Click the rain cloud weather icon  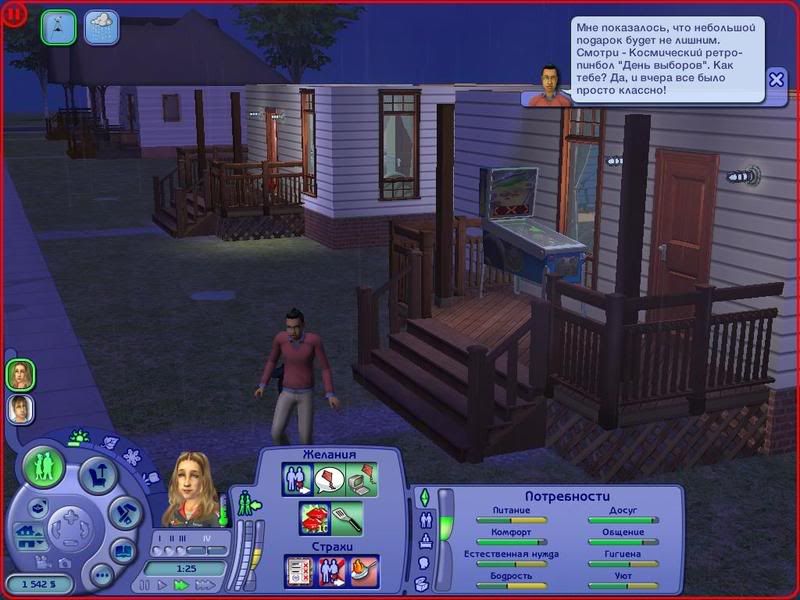[x=101, y=27]
